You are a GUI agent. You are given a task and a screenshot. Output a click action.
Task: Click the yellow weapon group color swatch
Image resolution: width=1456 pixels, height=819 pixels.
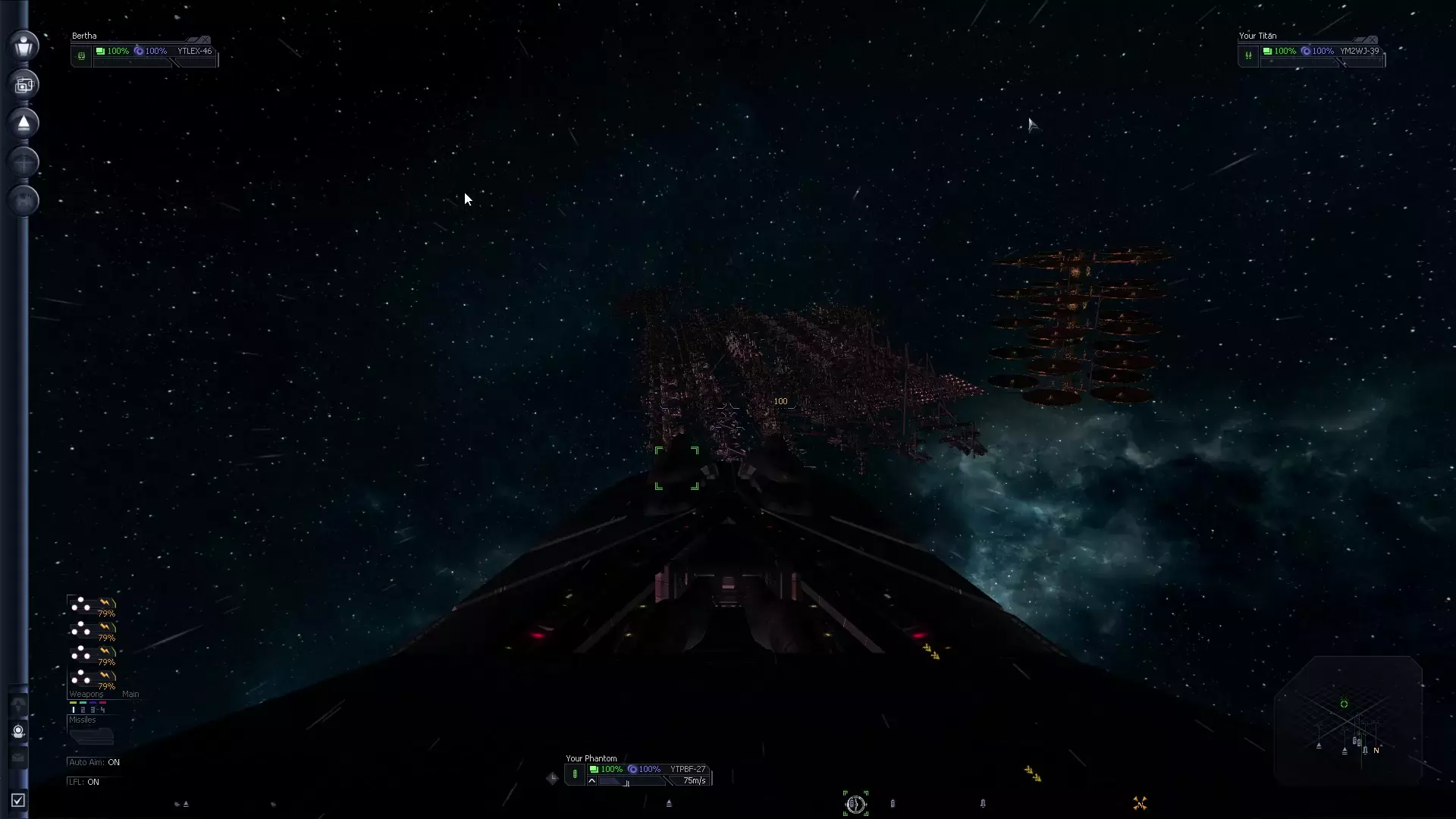pos(73,702)
